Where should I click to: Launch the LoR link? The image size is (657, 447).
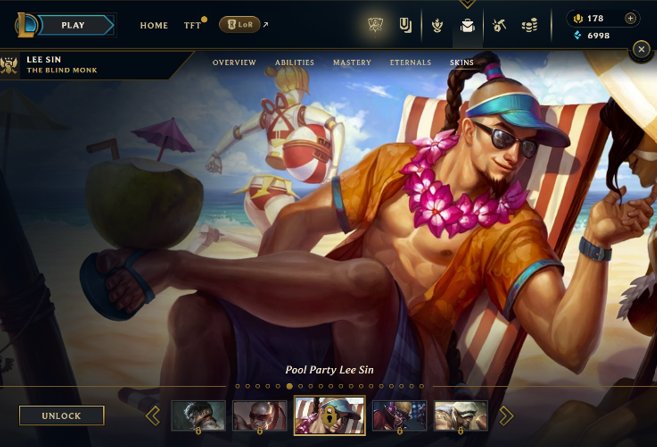[241, 25]
